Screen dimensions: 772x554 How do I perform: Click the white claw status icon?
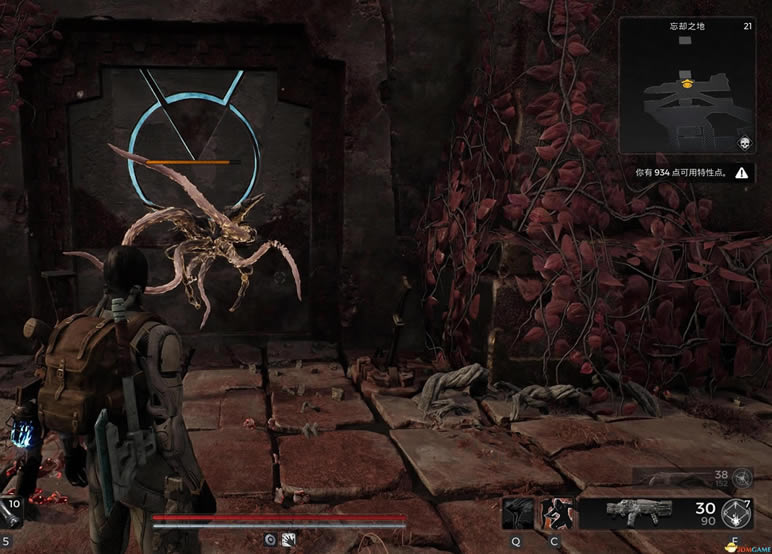click(288, 539)
